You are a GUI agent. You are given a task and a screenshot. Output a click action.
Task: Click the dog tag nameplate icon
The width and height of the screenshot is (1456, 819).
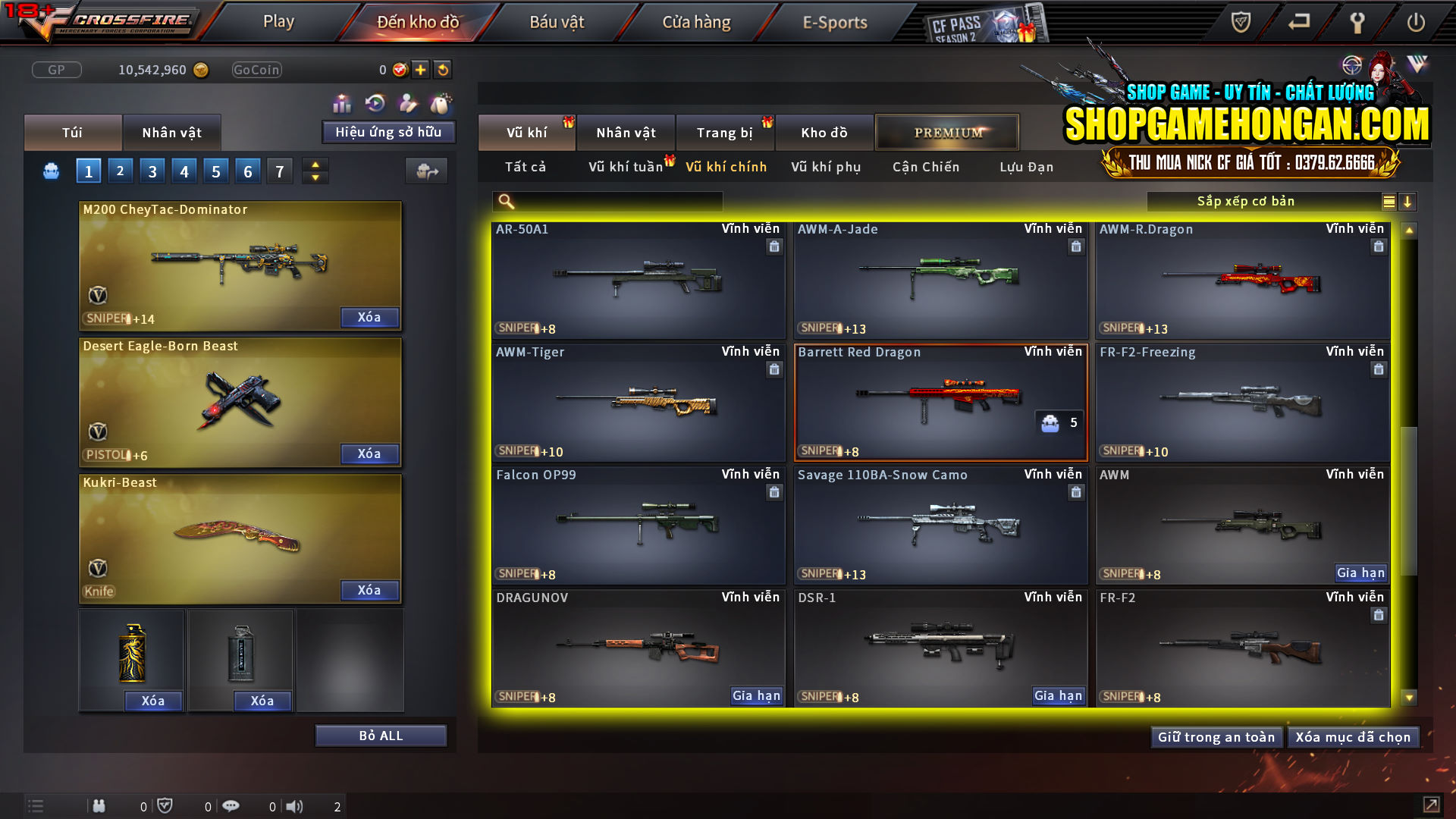pos(441,103)
